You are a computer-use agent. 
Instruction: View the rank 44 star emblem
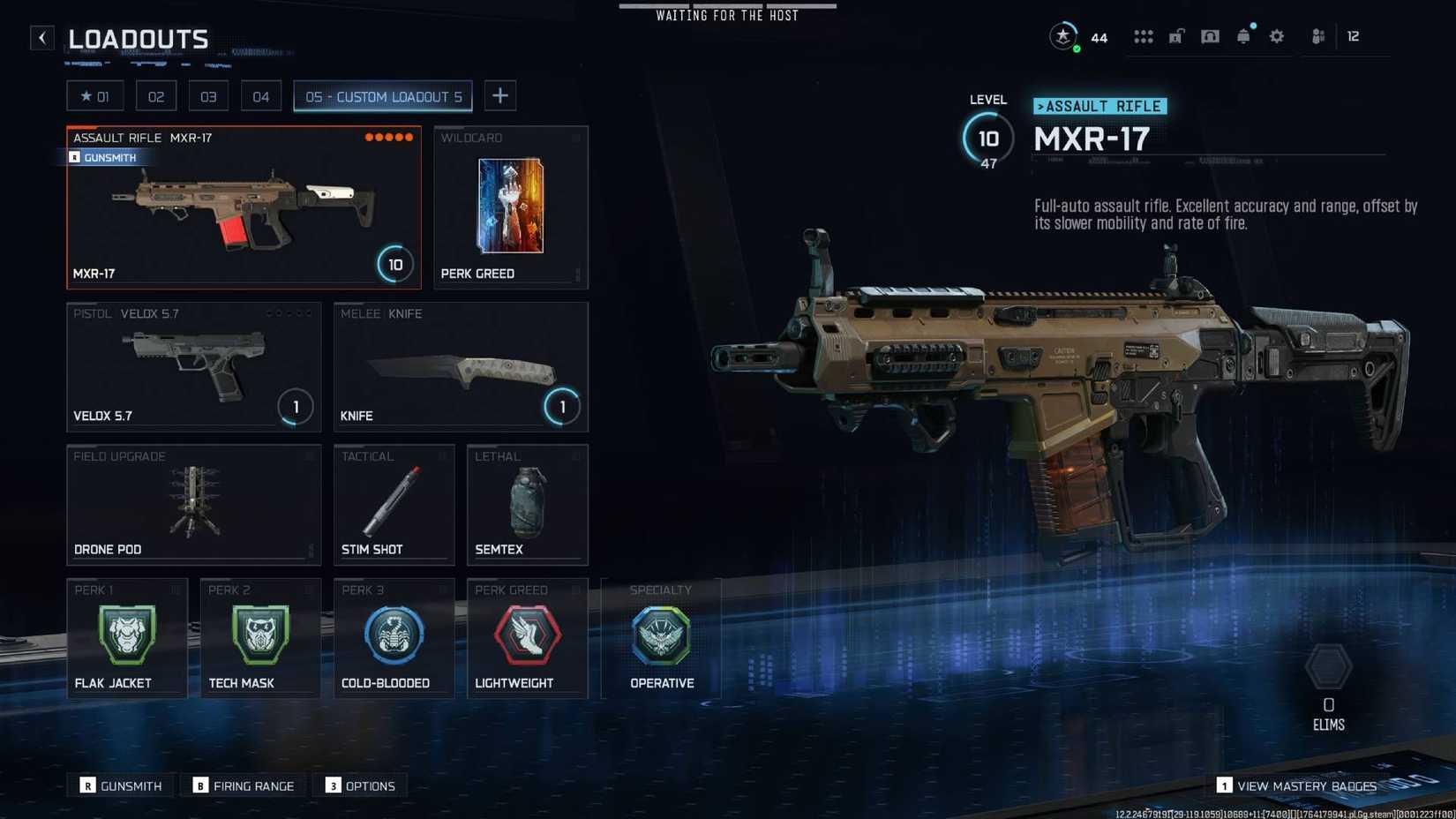pos(1063,36)
